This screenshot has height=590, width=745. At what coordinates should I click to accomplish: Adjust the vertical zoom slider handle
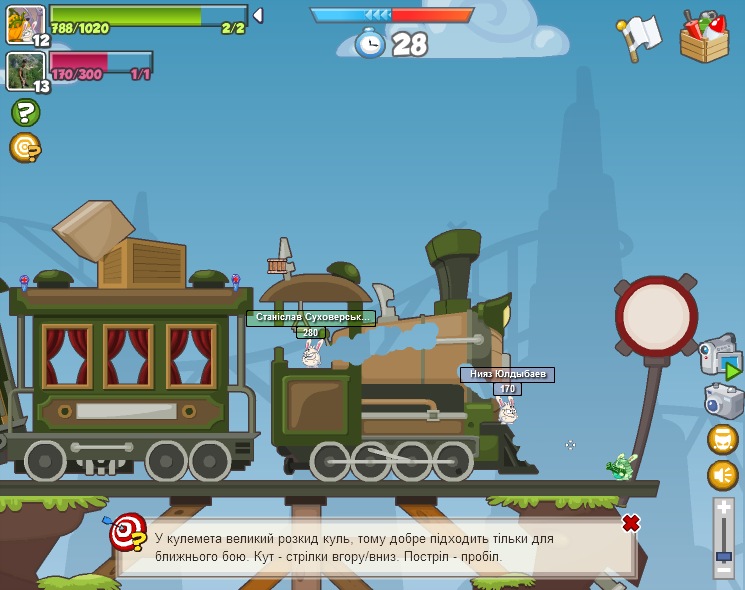(724, 555)
